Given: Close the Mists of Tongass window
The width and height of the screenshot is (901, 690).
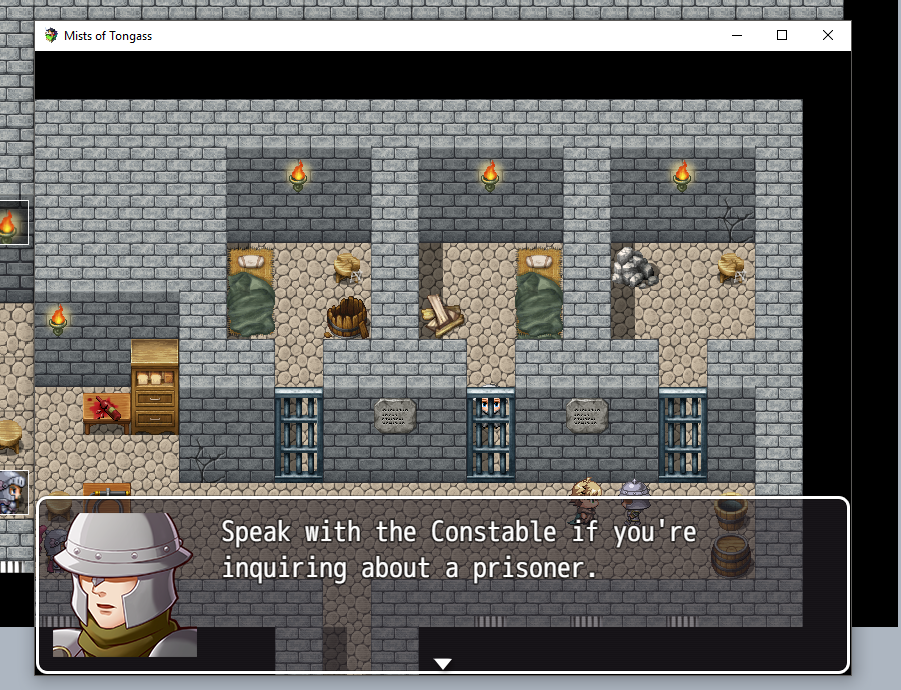Looking at the screenshot, I should [828, 35].
